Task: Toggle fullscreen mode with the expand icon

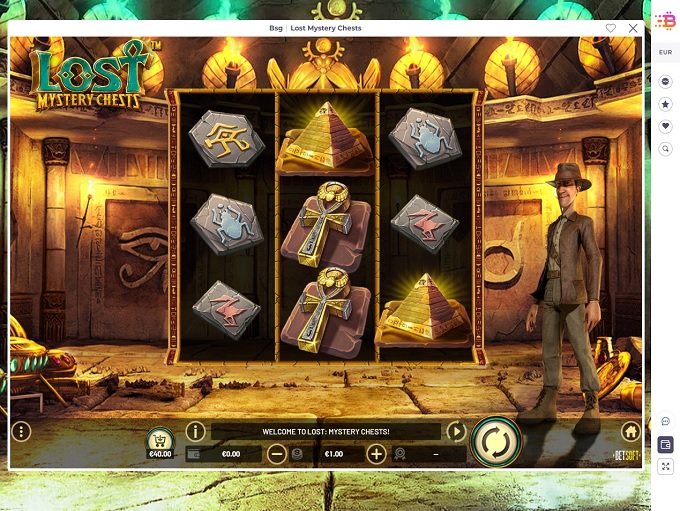Action: point(666,466)
